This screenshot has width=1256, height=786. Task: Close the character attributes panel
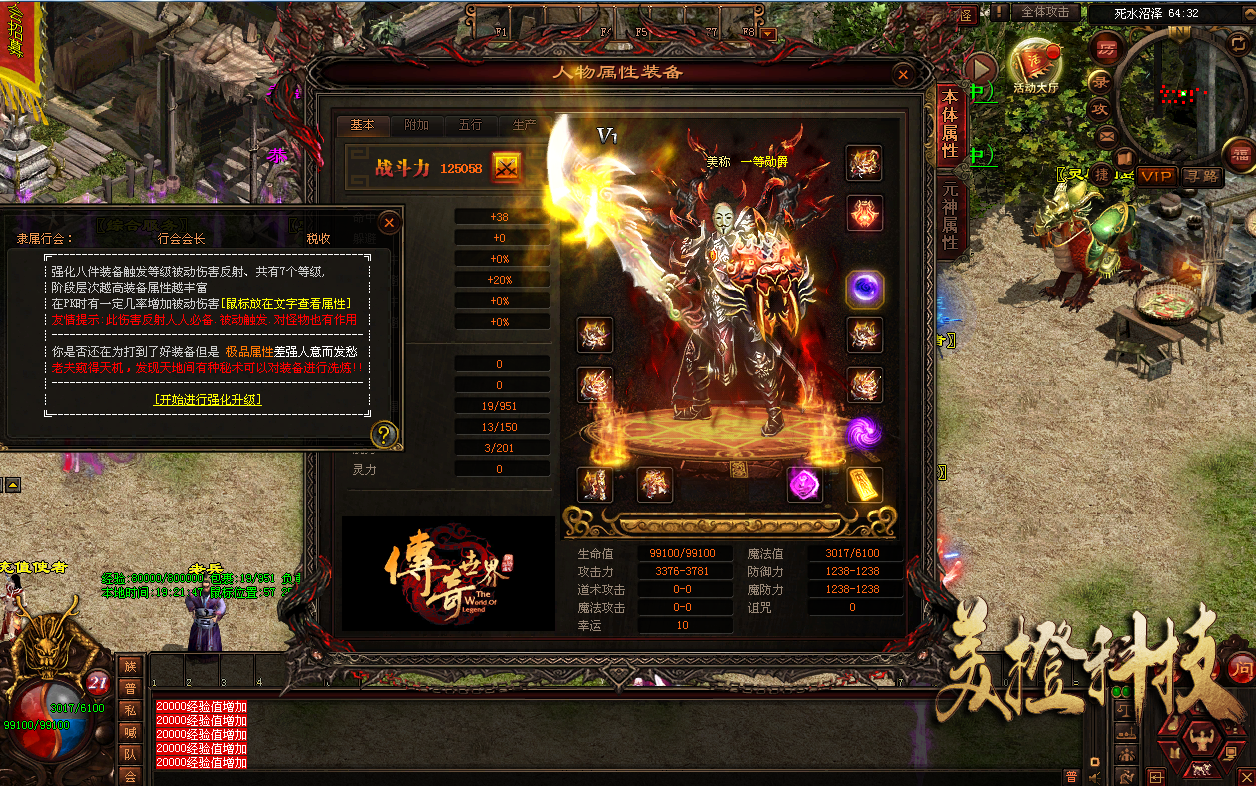(x=903, y=74)
